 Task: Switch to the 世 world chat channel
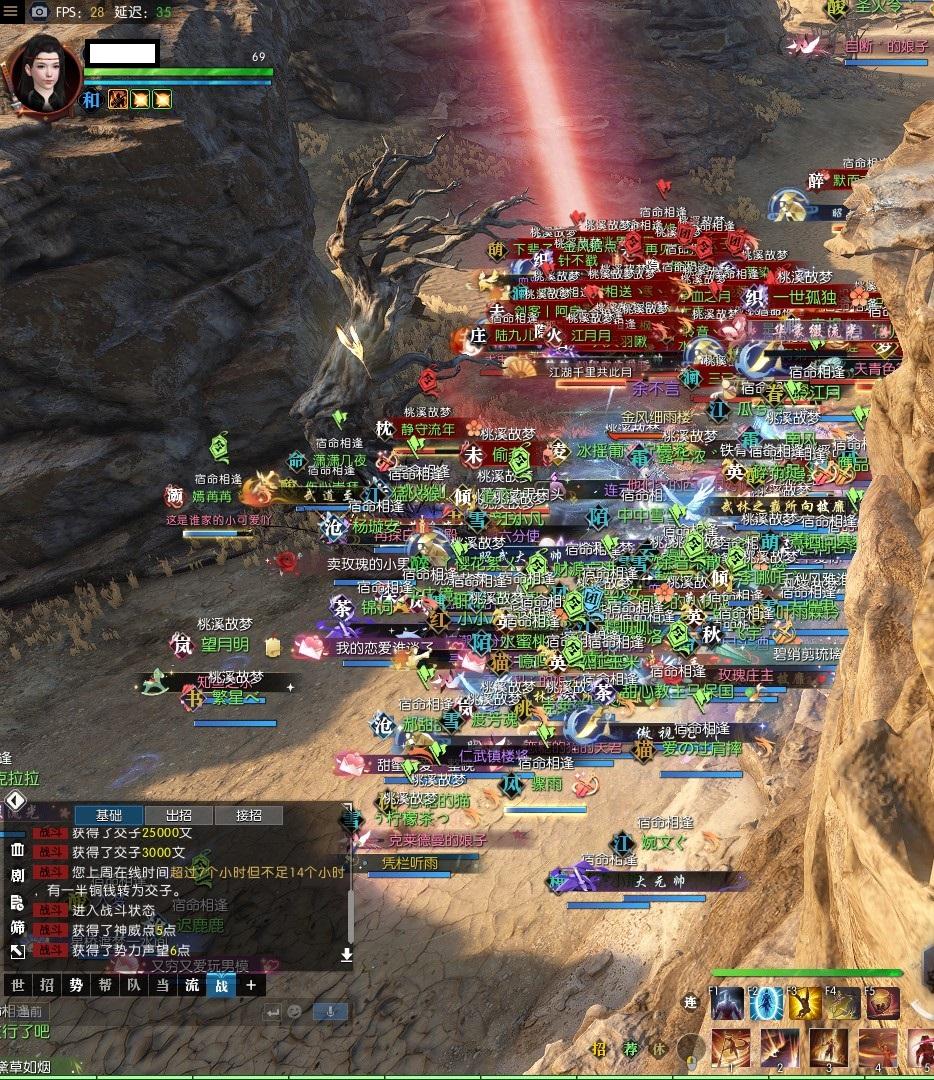[17, 985]
